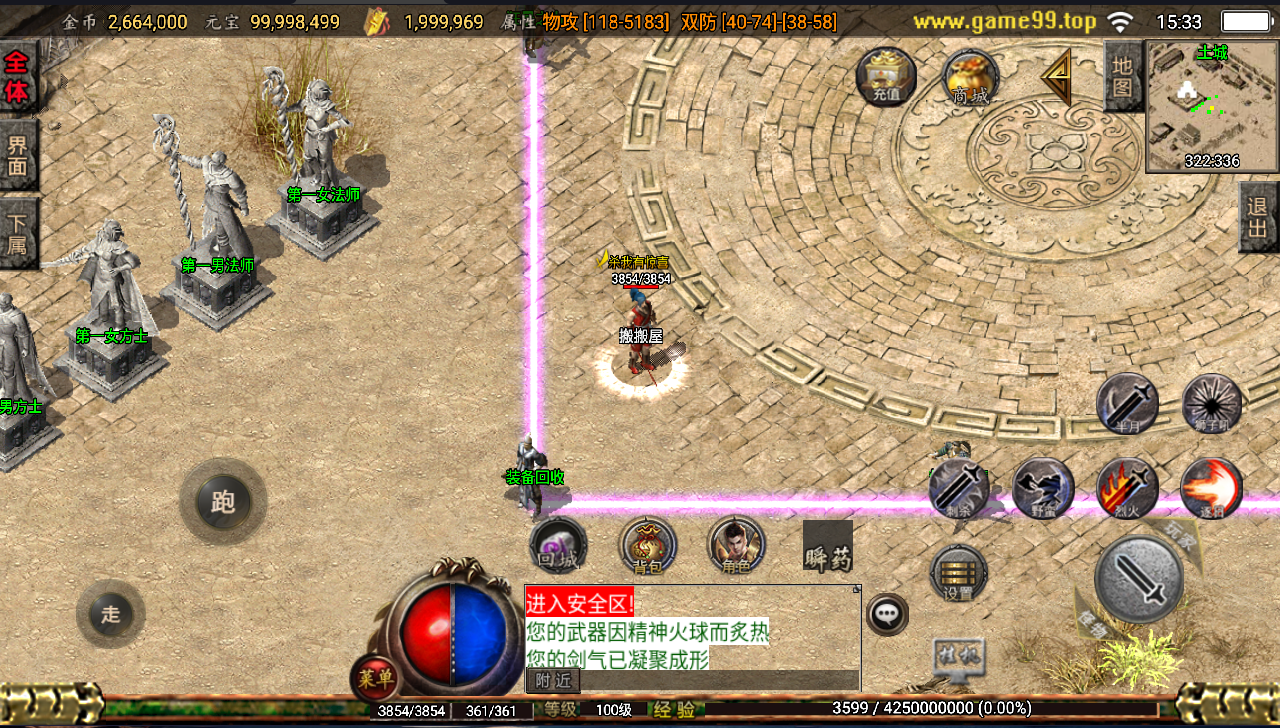The image size is (1280, 728).
Task: Switch to the 界面 tab
Action: [x=17, y=155]
